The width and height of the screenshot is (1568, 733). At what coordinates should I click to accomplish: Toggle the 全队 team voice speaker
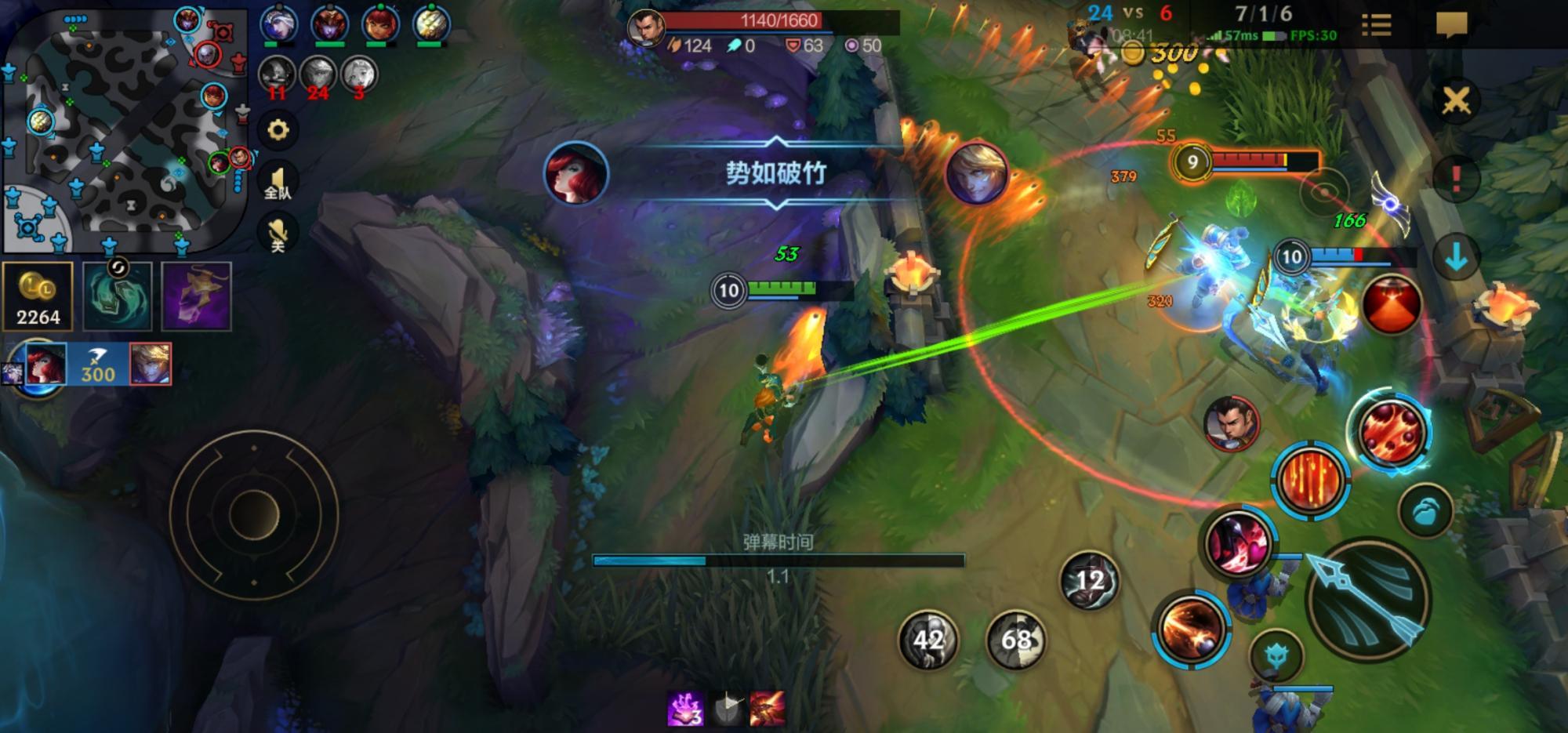tap(278, 183)
